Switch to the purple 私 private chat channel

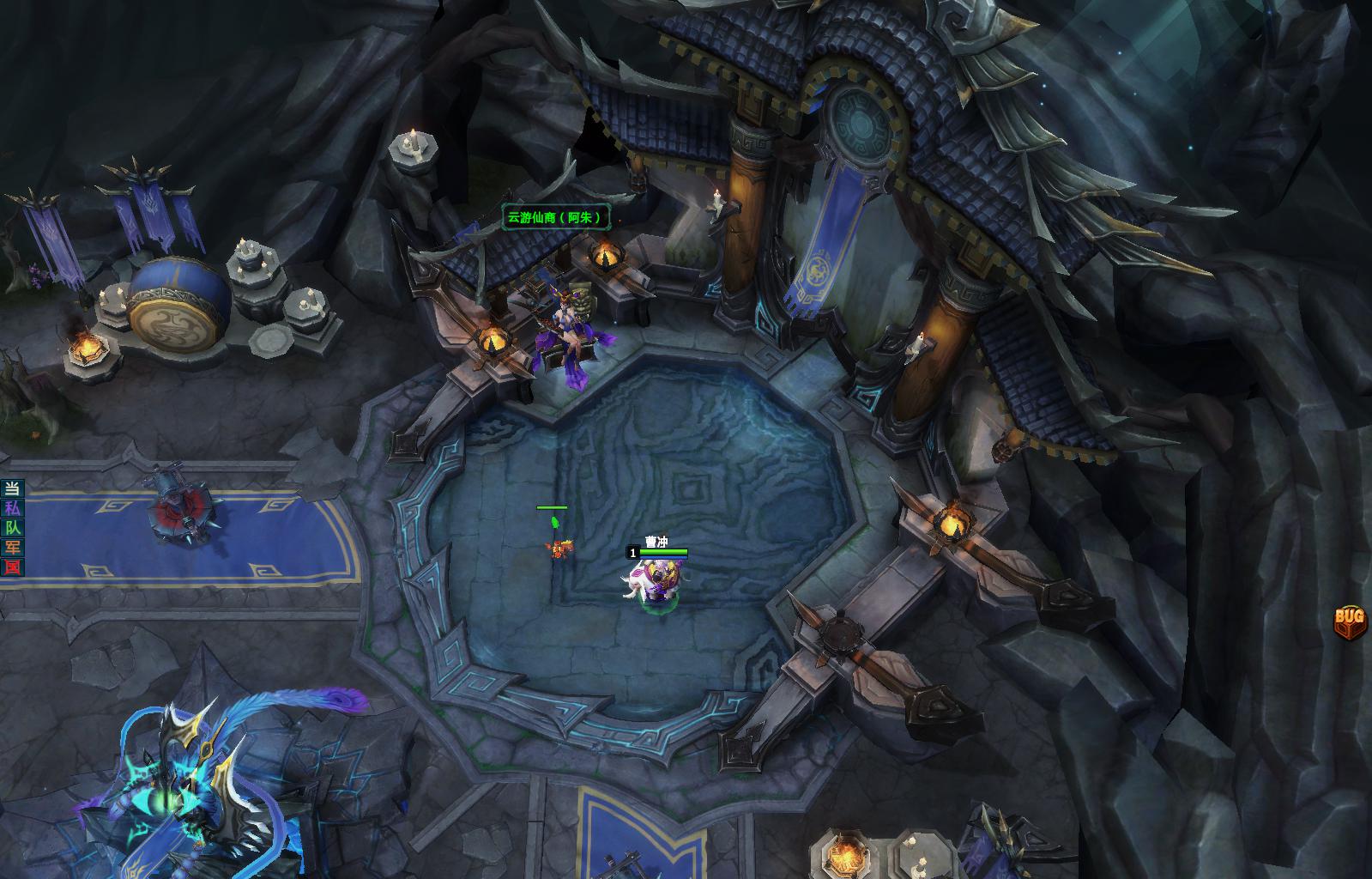pyautogui.click(x=12, y=508)
